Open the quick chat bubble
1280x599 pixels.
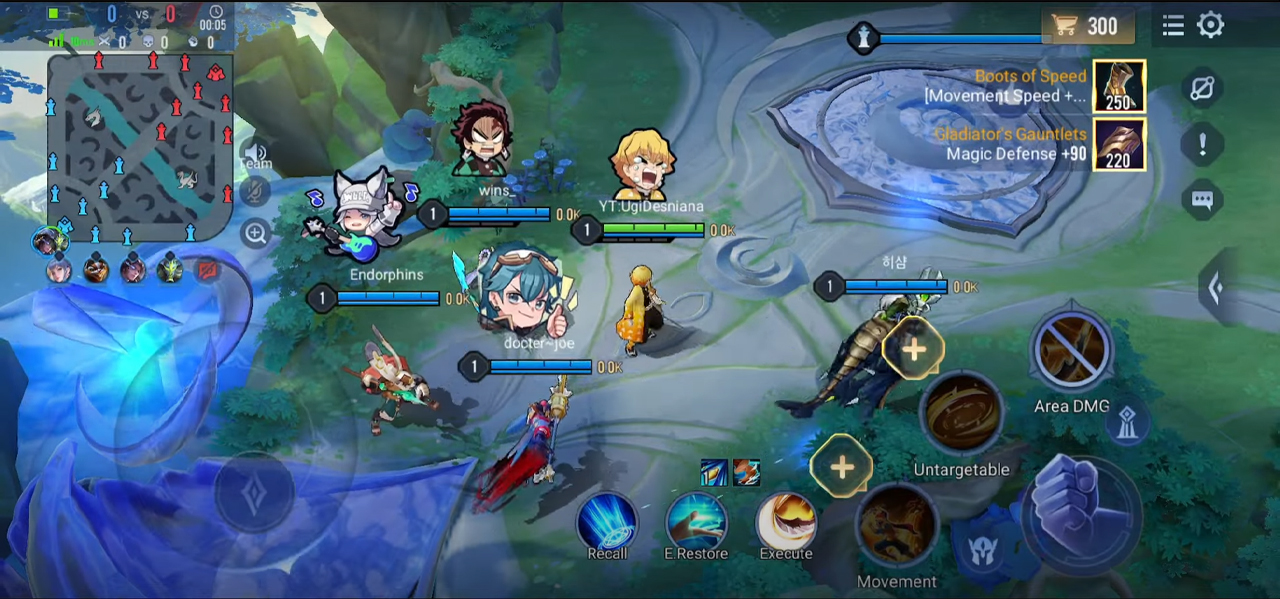coord(1202,200)
